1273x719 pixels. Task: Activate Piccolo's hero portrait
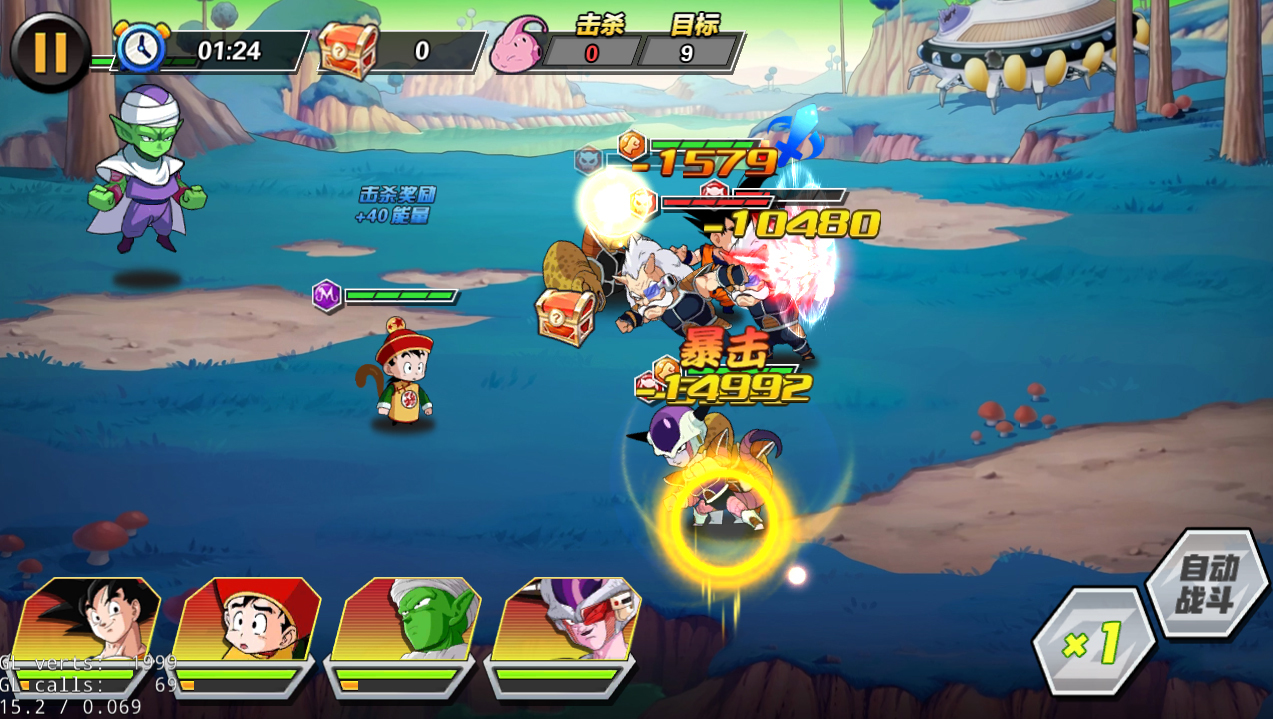pos(407,620)
